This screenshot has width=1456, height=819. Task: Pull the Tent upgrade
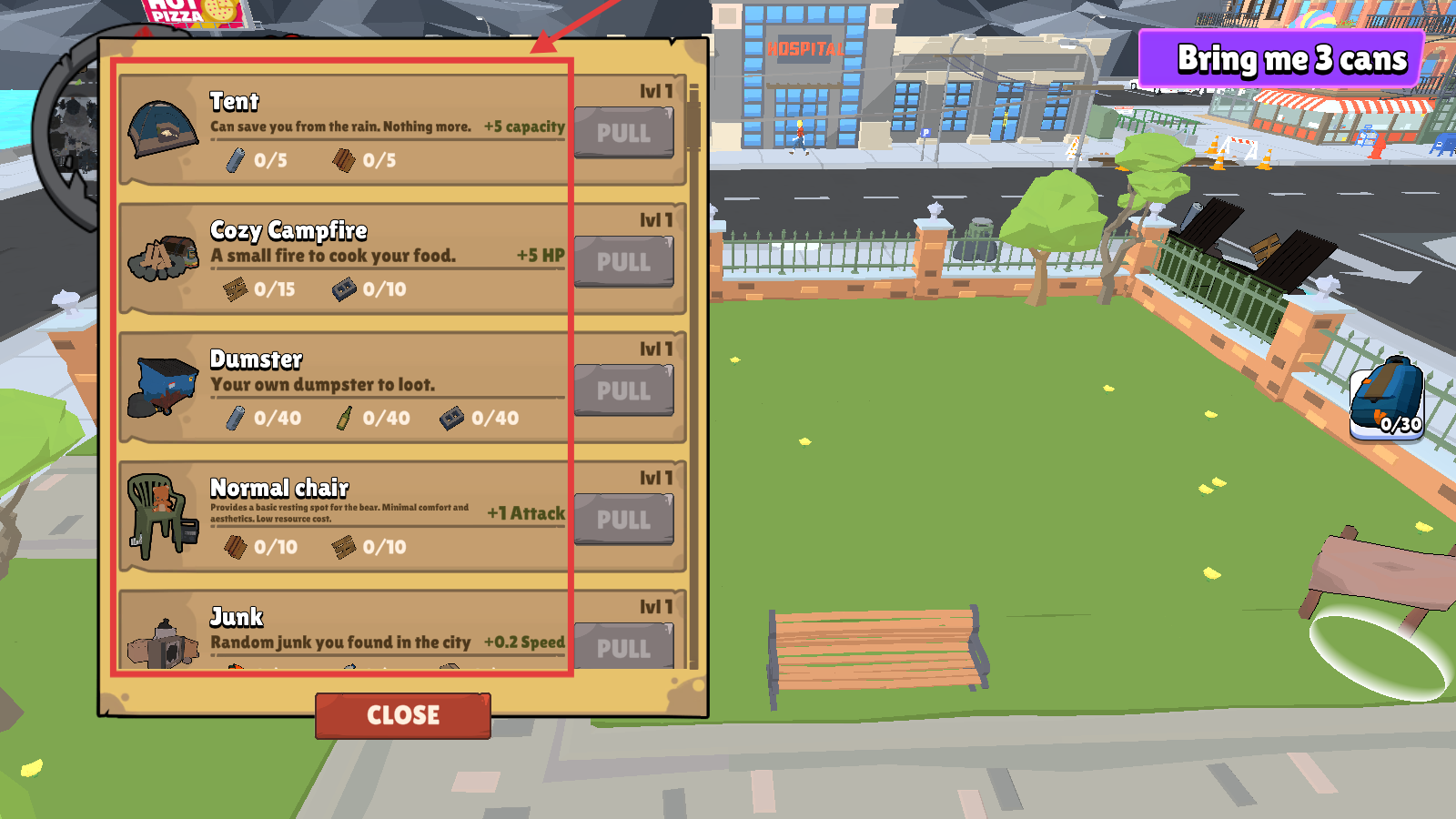(623, 133)
